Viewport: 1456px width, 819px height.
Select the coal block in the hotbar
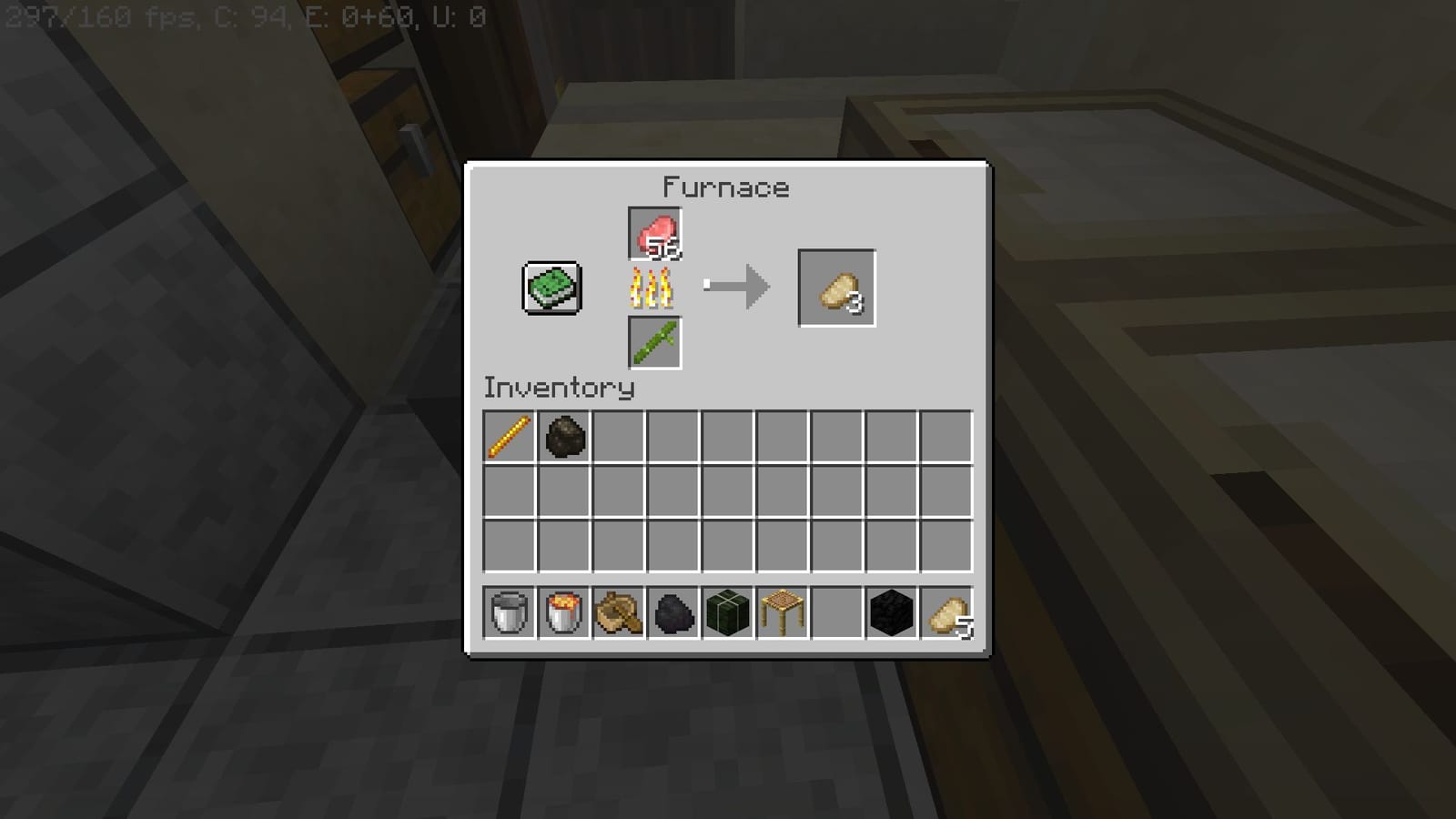[x=890, y=612]
